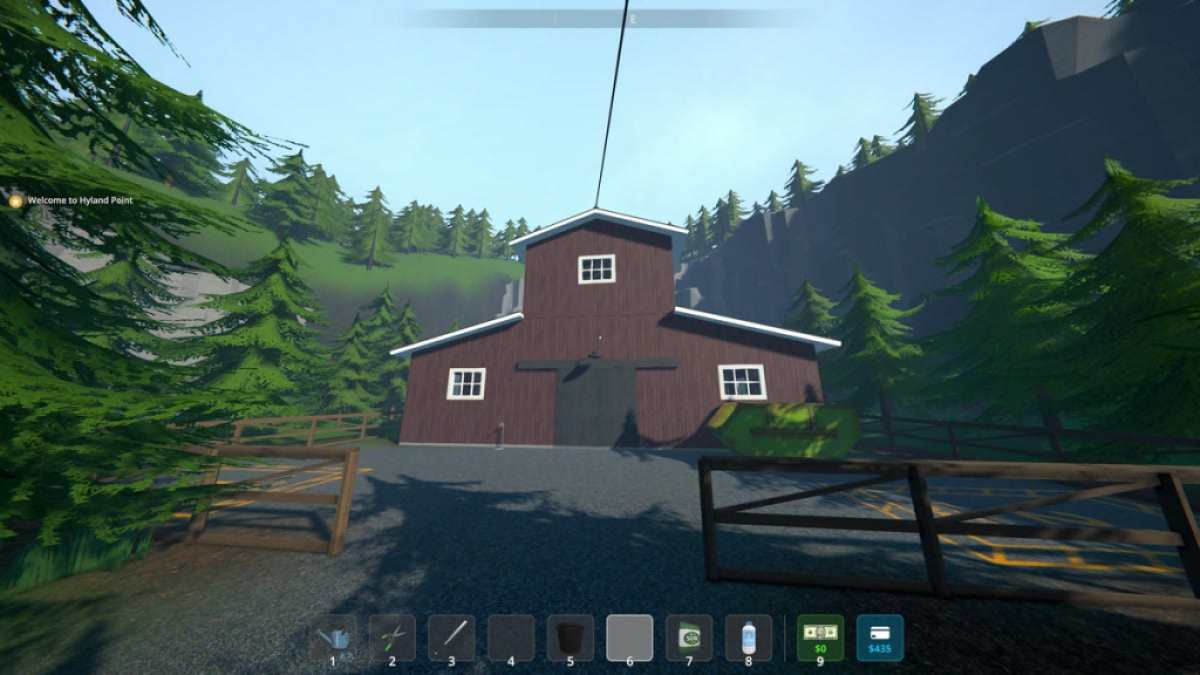Equip the trimming shears in slot 2
The width and height of the screenshot is (1200, 675).
point(392,638)
